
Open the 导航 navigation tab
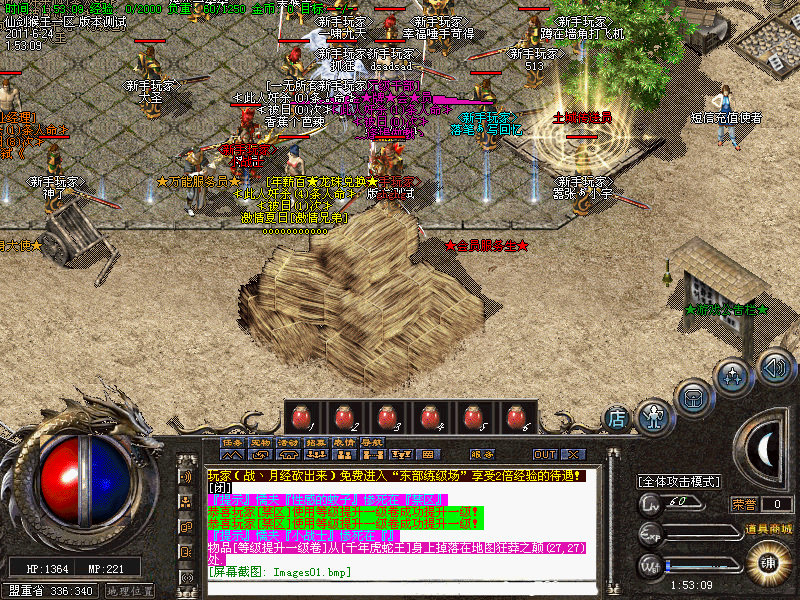[372, 441]
